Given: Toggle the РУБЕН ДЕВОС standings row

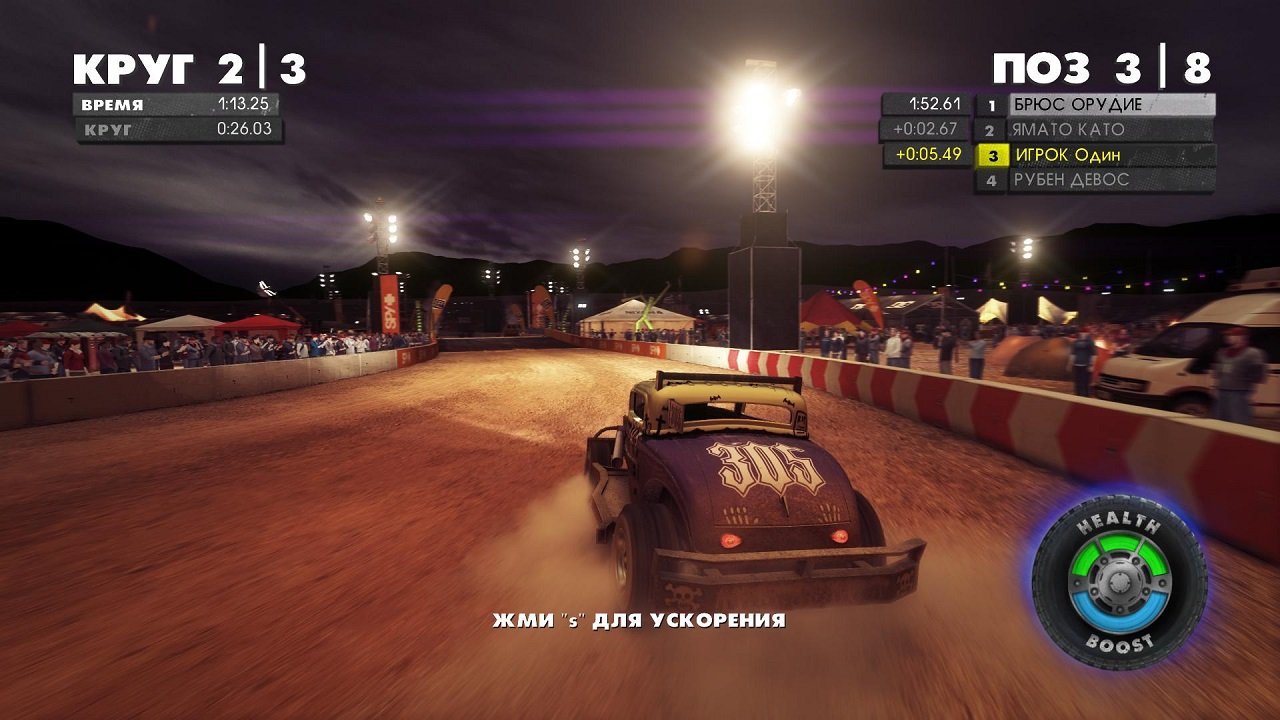Looking at the screenshot, I should click(1070, 181).
